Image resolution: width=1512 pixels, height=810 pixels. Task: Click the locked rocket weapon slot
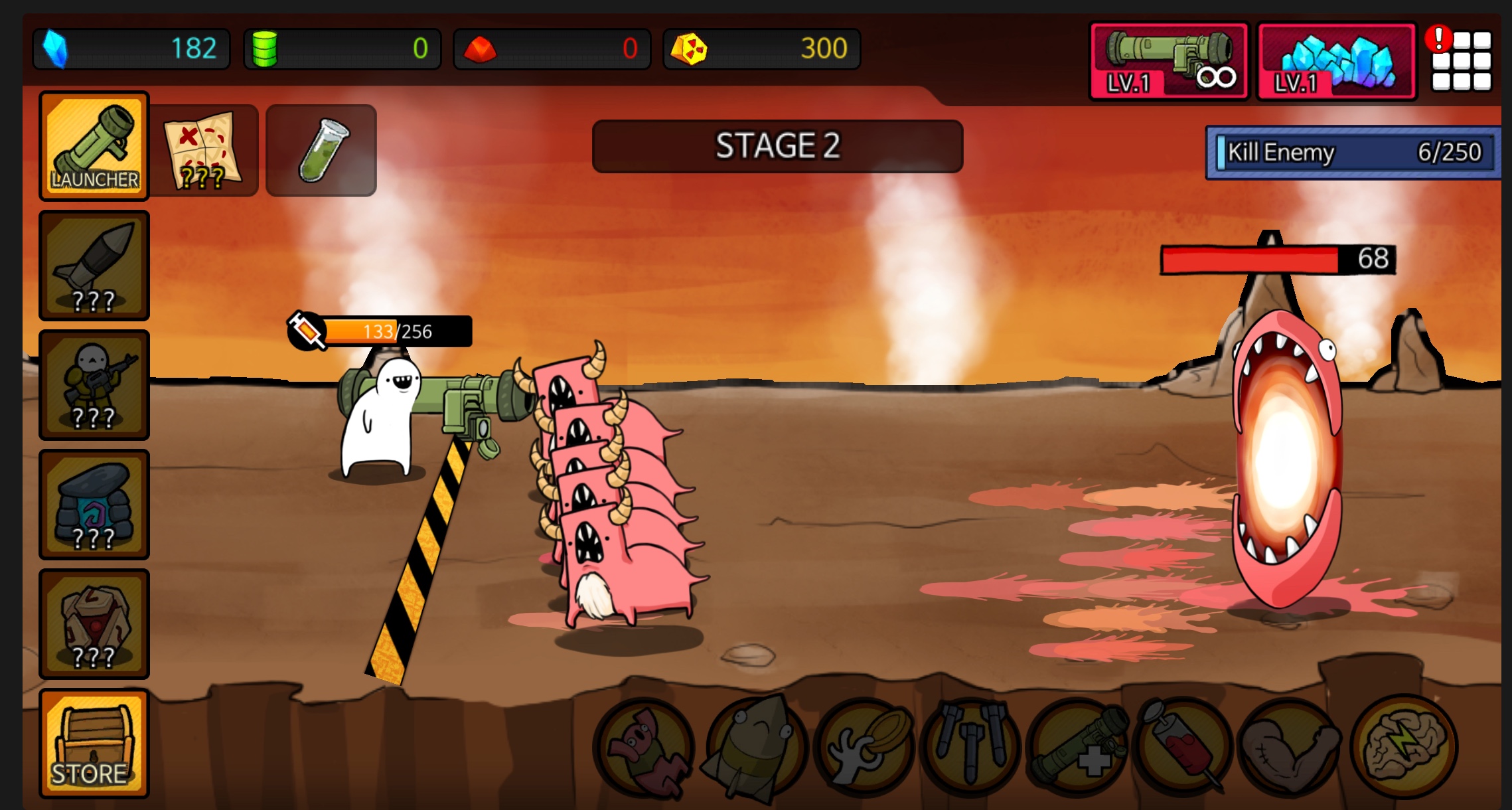pos(93,266)
